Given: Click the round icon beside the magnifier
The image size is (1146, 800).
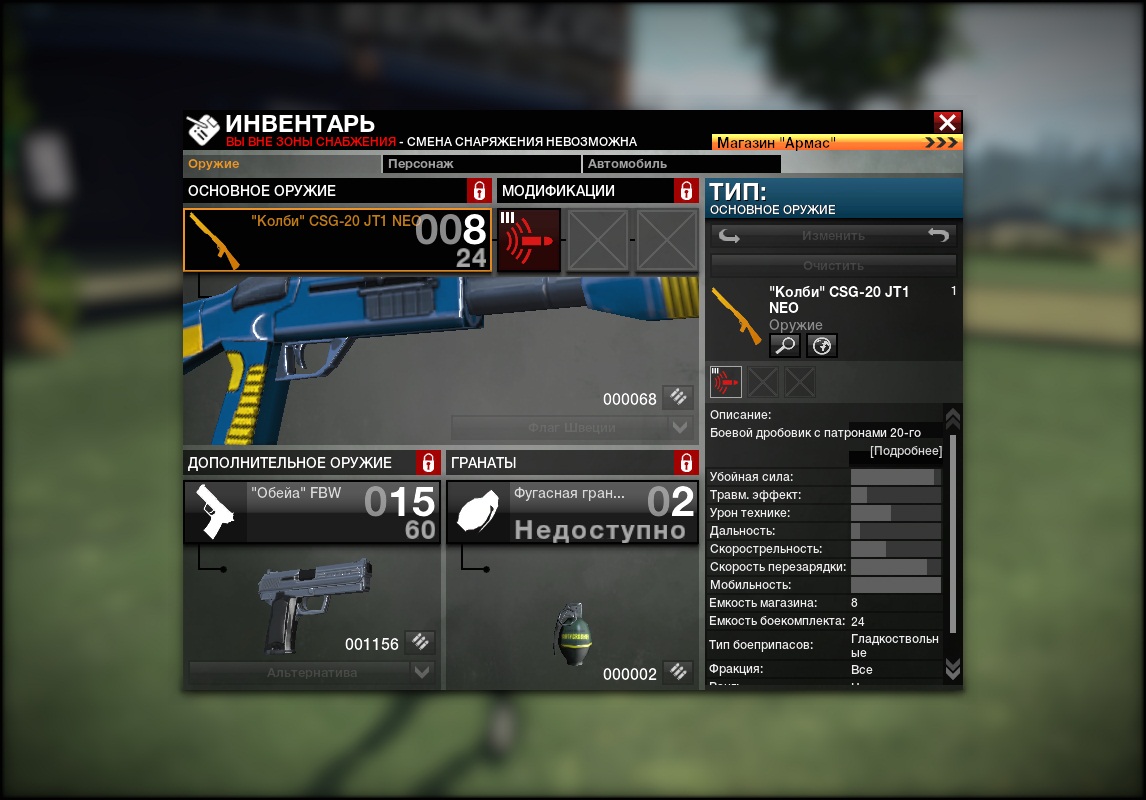Looking at the screenshot, I should point(822,346).
